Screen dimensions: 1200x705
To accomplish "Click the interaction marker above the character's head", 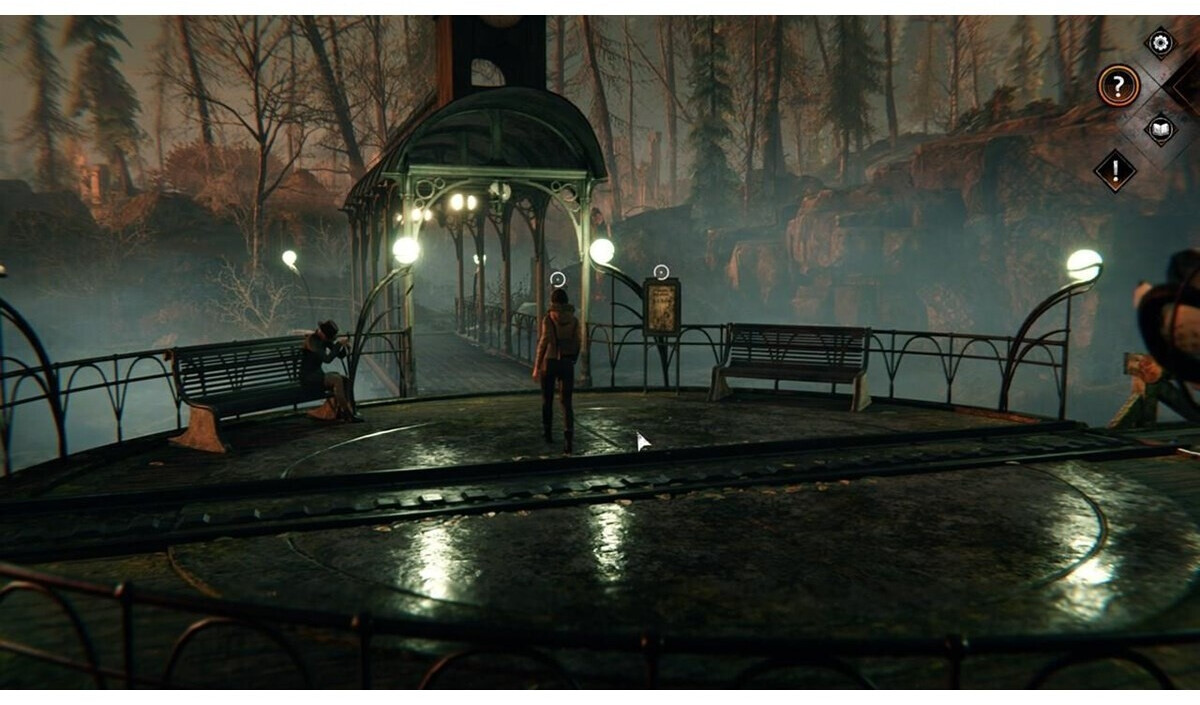I will [558, 279].
